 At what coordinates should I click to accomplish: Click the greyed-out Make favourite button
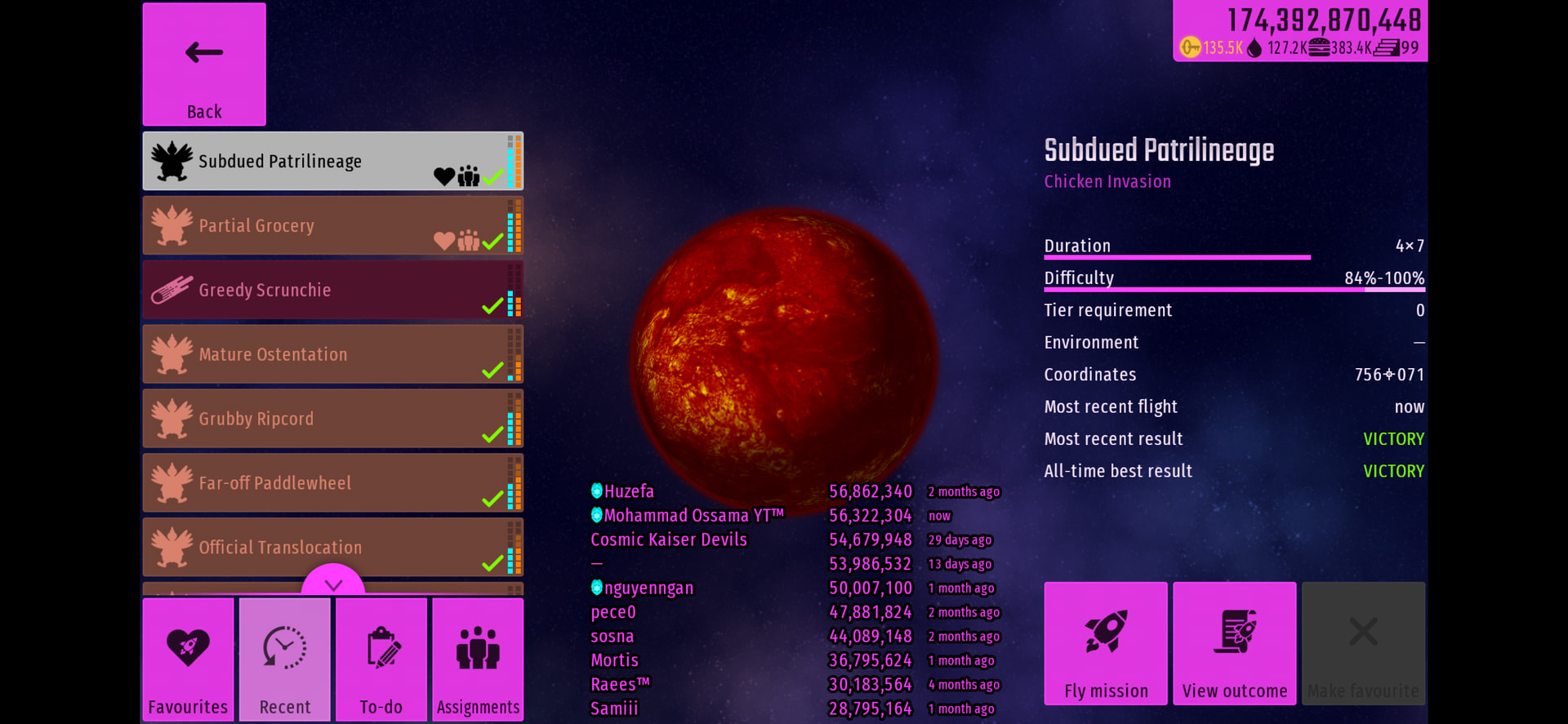point(1363,643)
